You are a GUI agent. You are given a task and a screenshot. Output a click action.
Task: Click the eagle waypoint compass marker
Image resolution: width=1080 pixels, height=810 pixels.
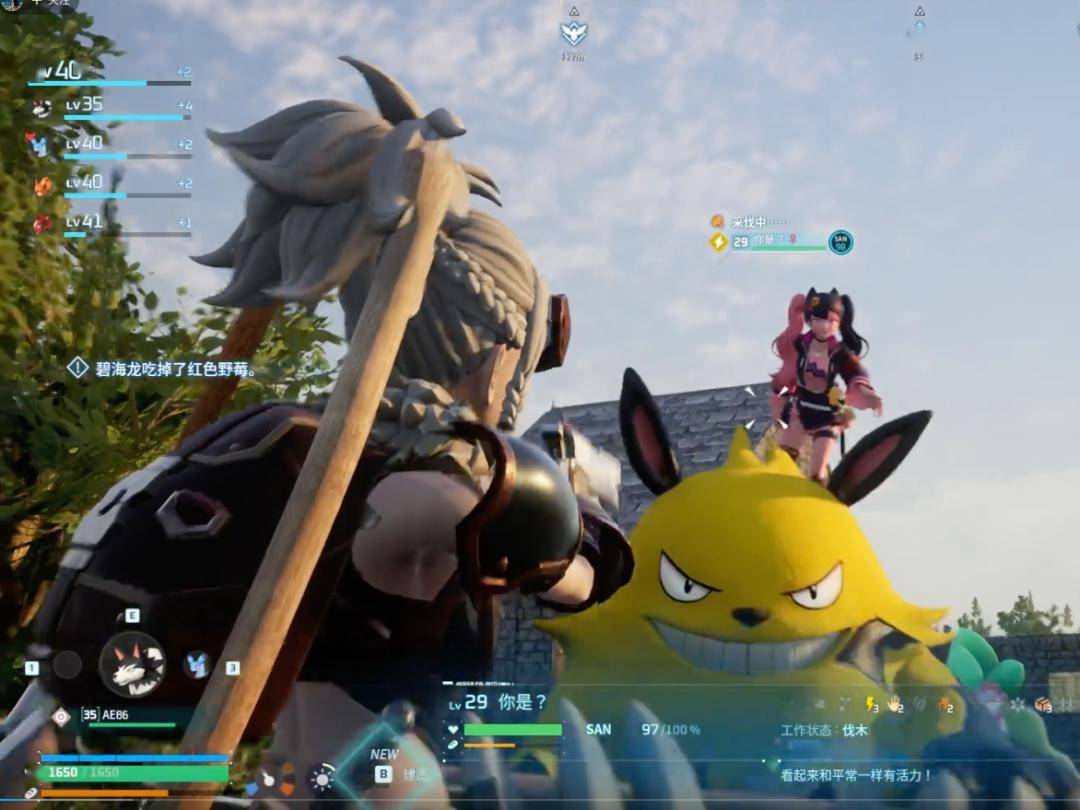click(574, 33)
